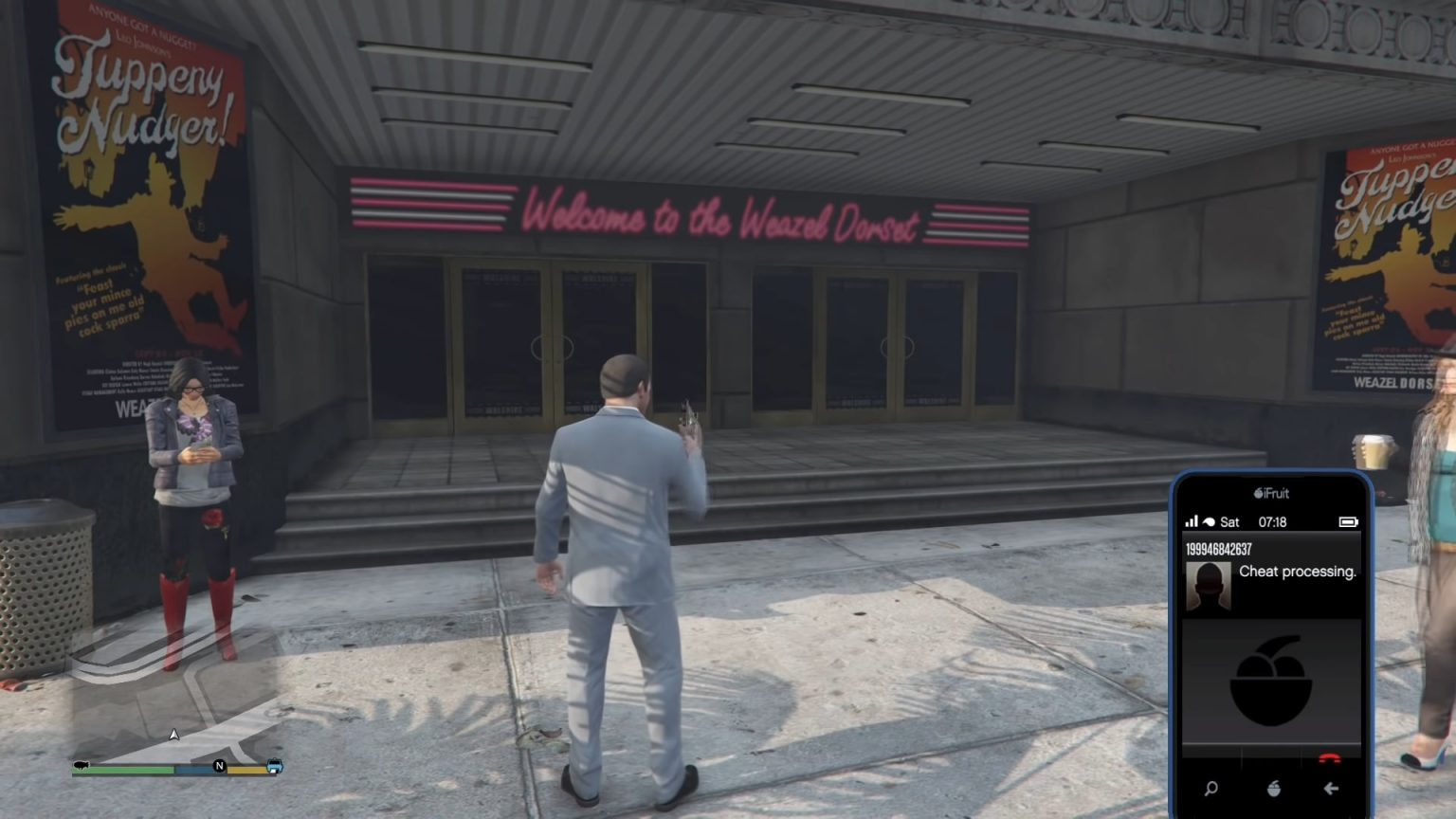Tap the red hang-up icon to end call
Screen dimensions: 1456x819
pos(1331,756)
